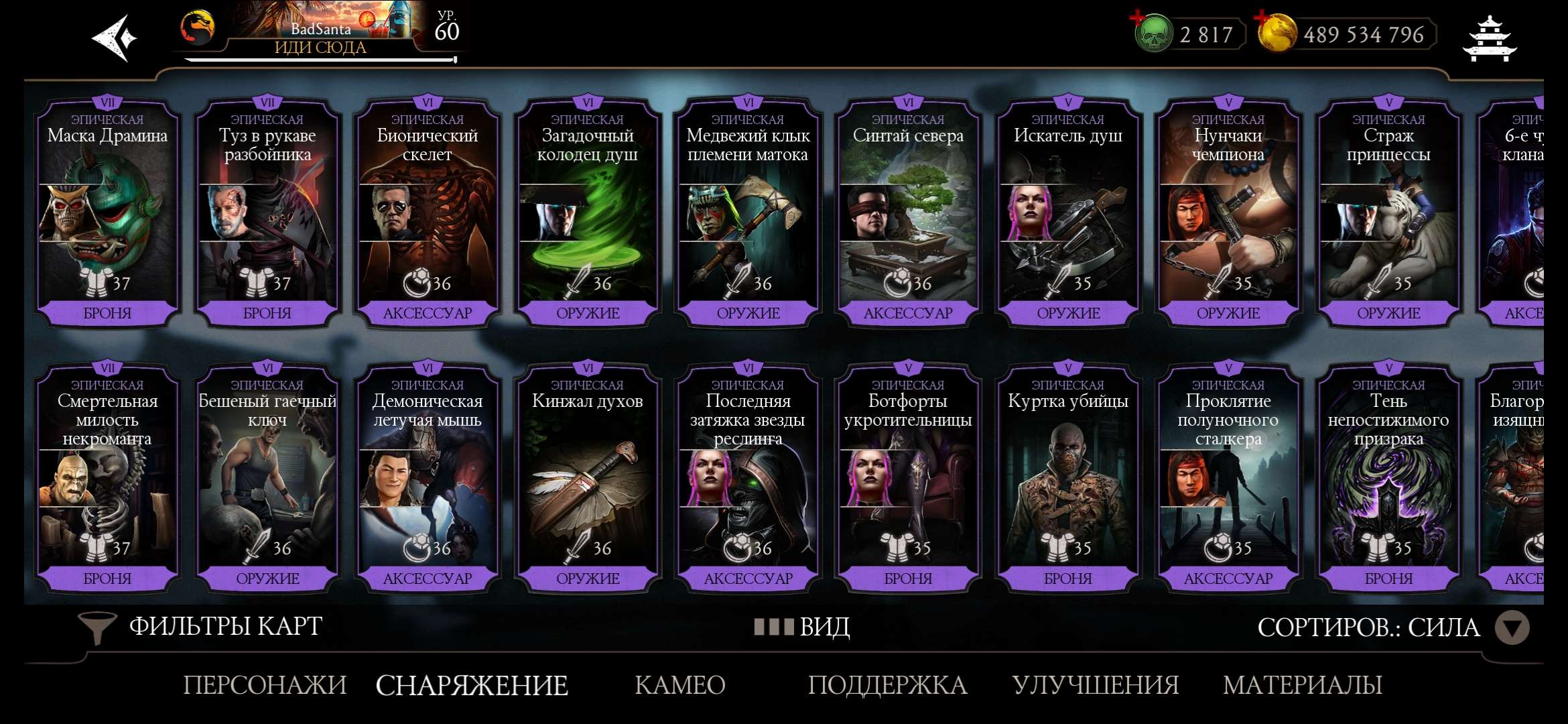Click the green souls skull icon

[1155, 33]
